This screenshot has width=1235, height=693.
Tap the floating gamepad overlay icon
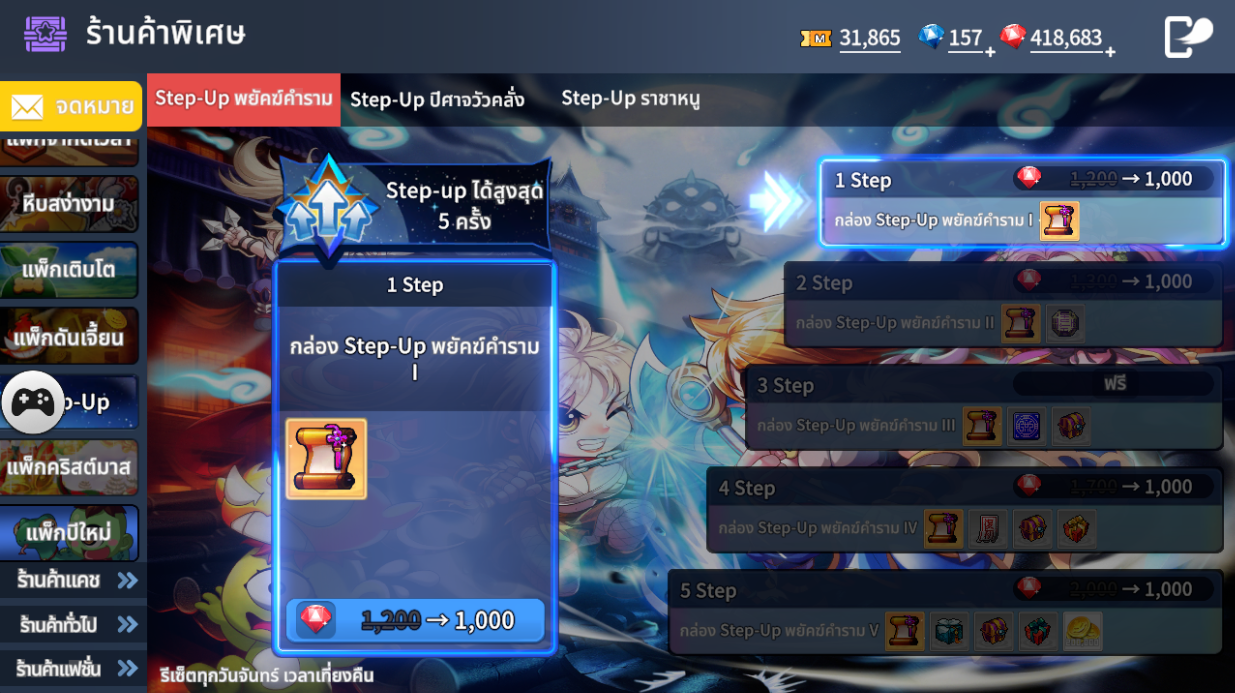33,402
